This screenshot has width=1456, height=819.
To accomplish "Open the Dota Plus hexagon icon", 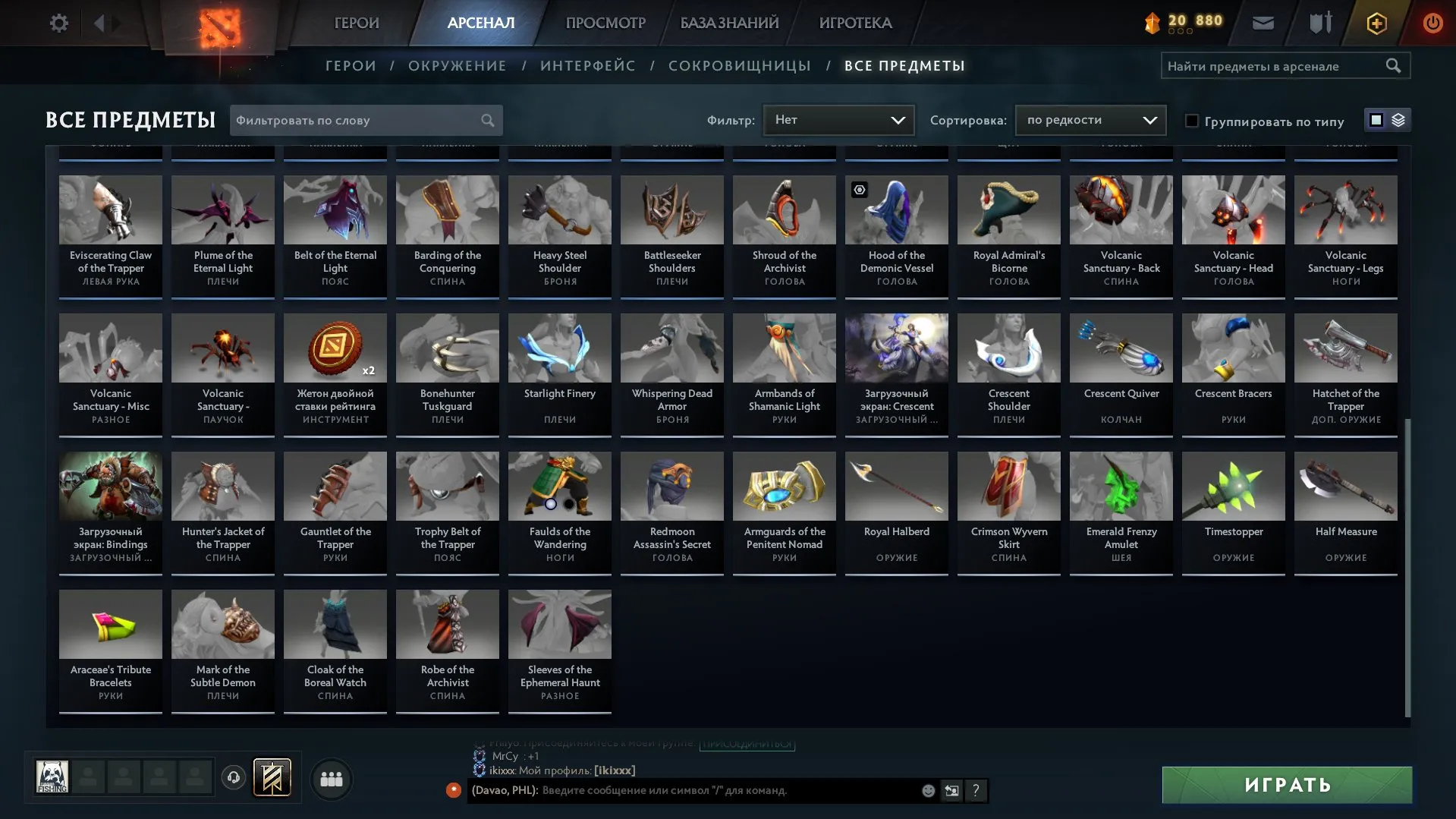I will 1376,23.
